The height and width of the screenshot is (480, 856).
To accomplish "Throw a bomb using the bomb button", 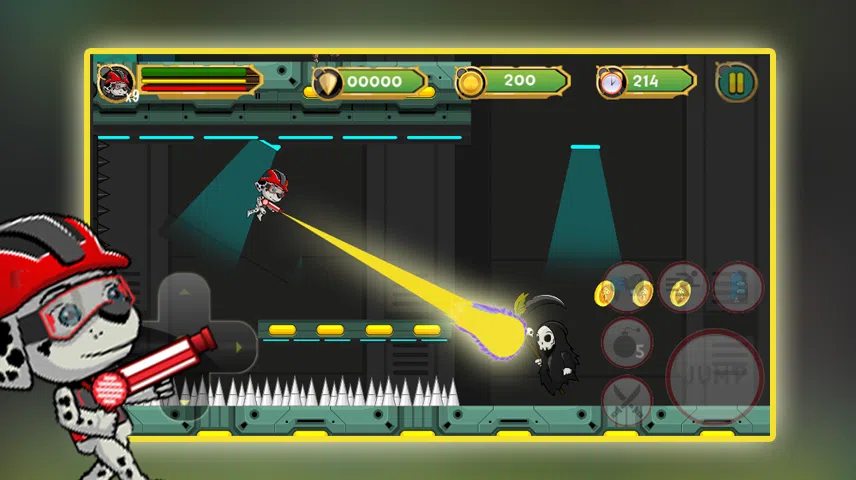I will pos(627,344).
